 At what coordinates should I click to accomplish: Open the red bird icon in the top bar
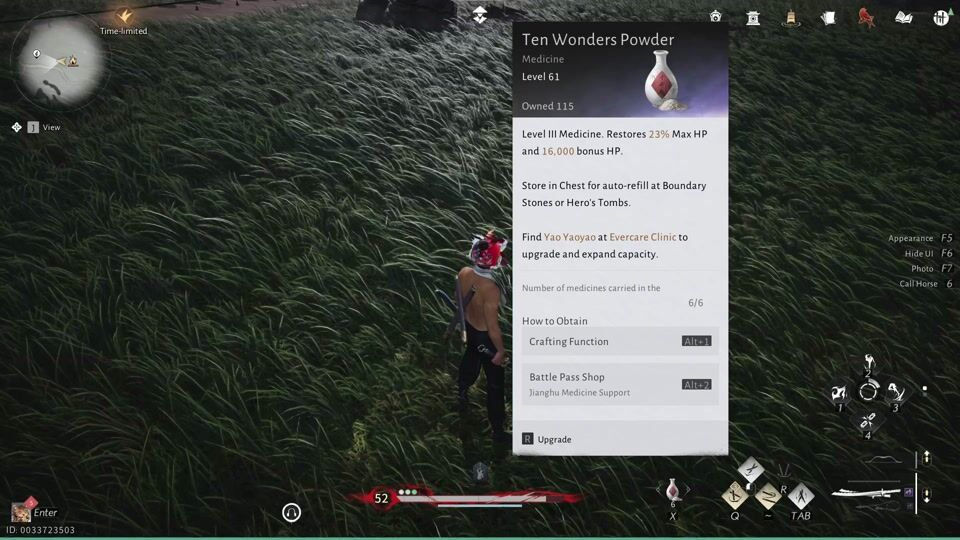coord(866,17)
